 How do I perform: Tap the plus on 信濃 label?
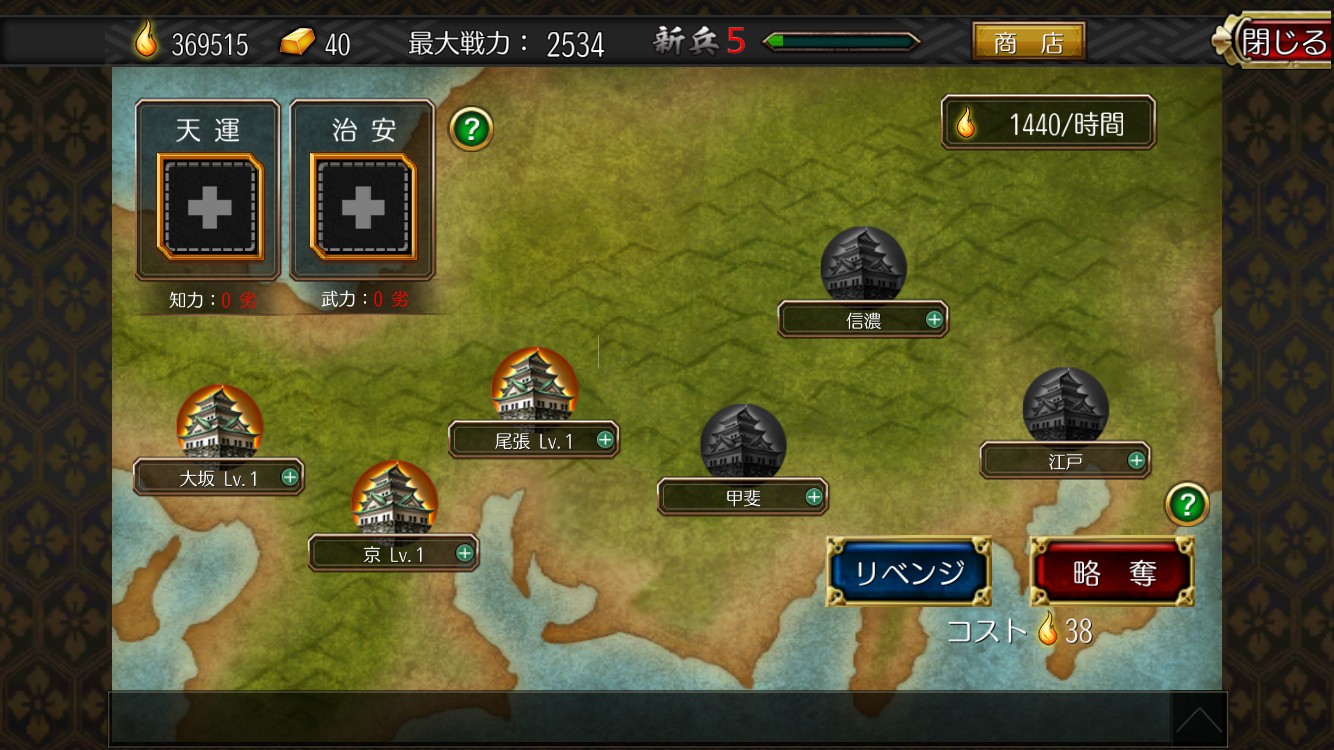click(x=934, y=319)
